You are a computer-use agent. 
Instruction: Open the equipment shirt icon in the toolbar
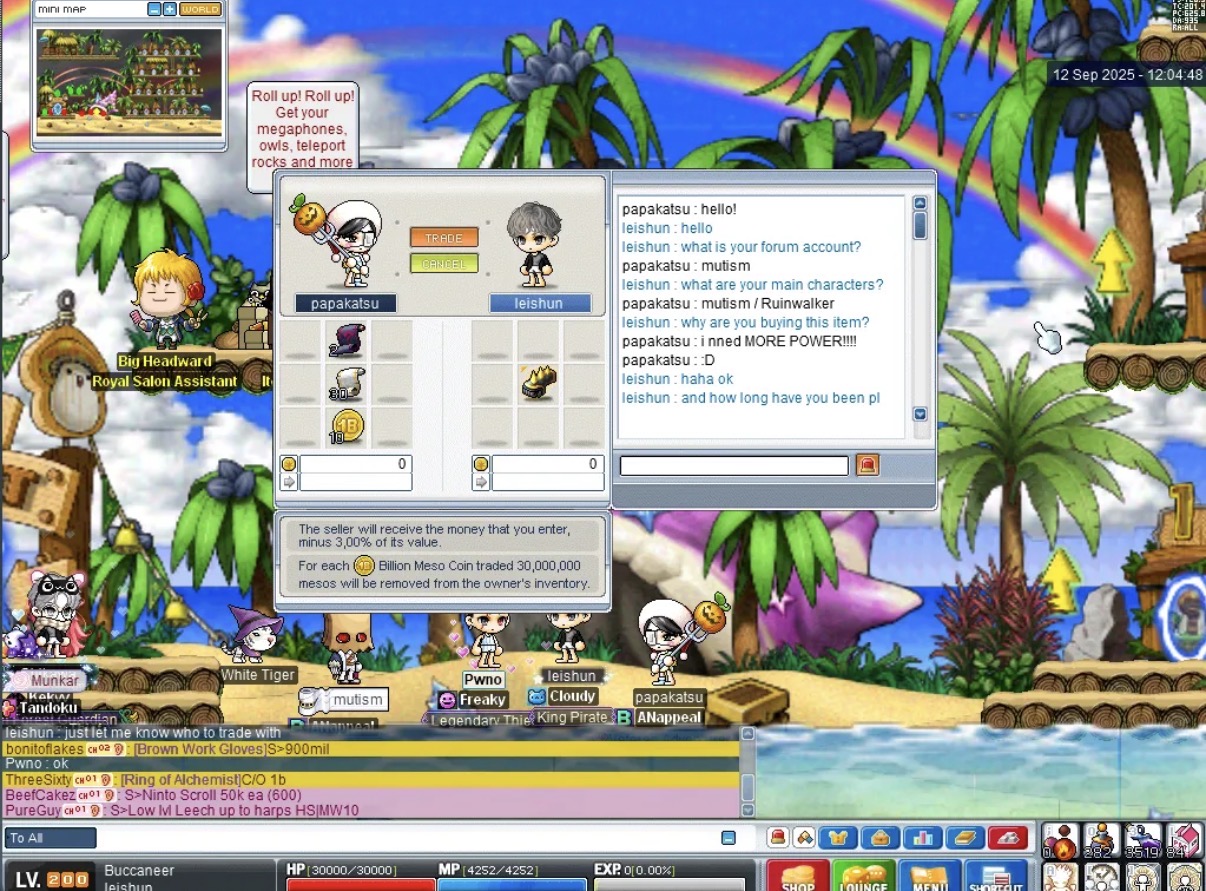[838, 838]
